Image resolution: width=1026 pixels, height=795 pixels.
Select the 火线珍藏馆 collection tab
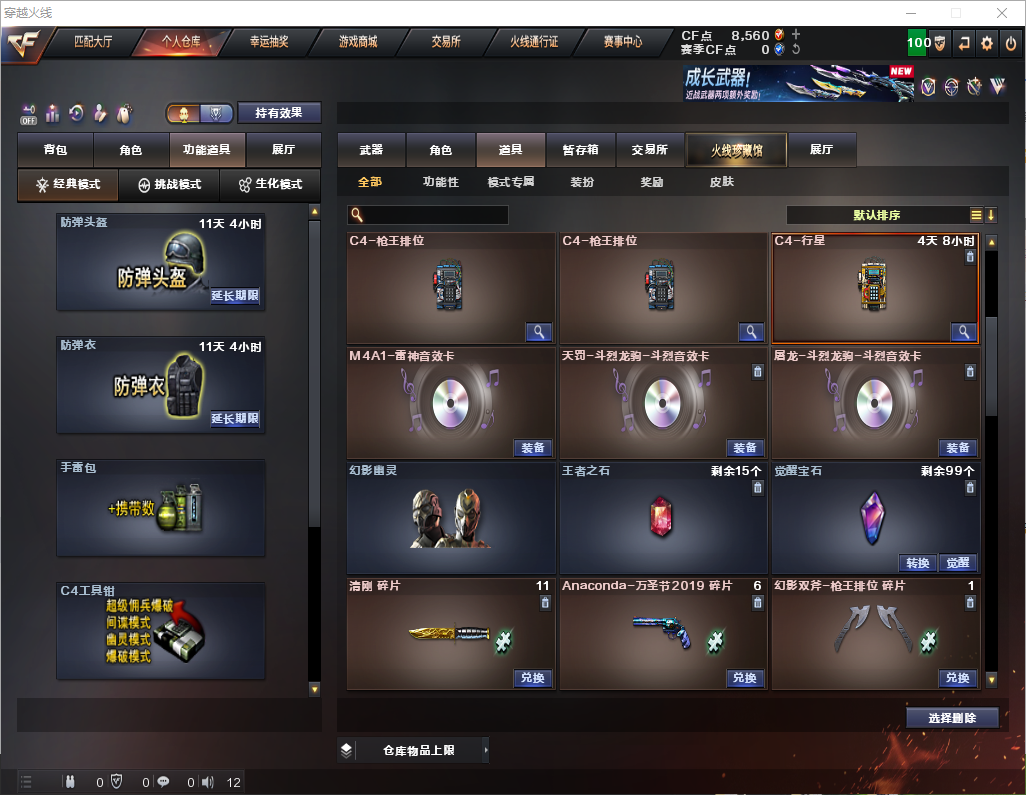[x=736, y=150]
